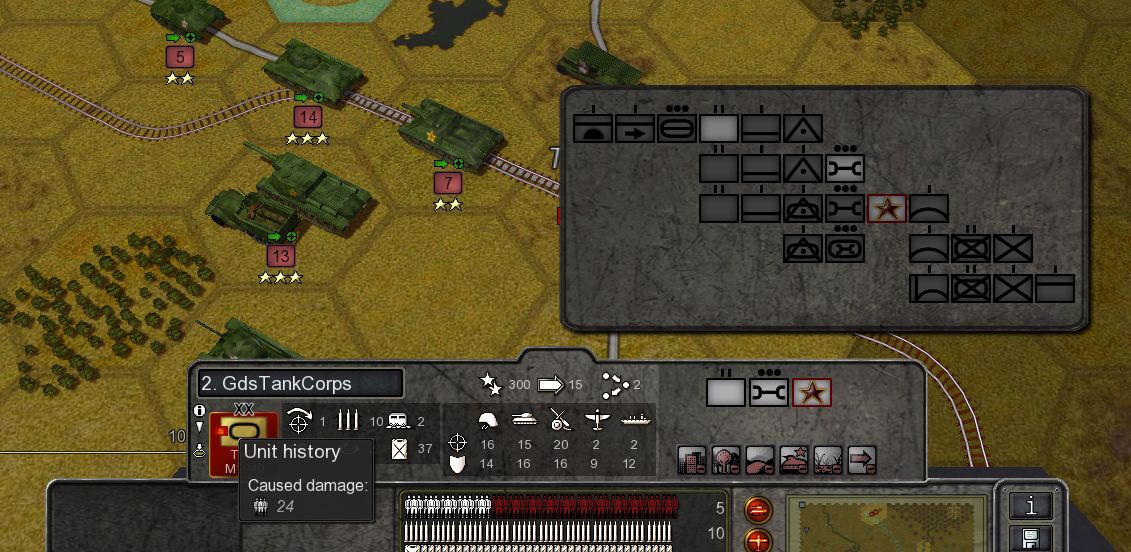Click the tank with star trait icon
The image size is (1131, 552).
tap(794, 461)
